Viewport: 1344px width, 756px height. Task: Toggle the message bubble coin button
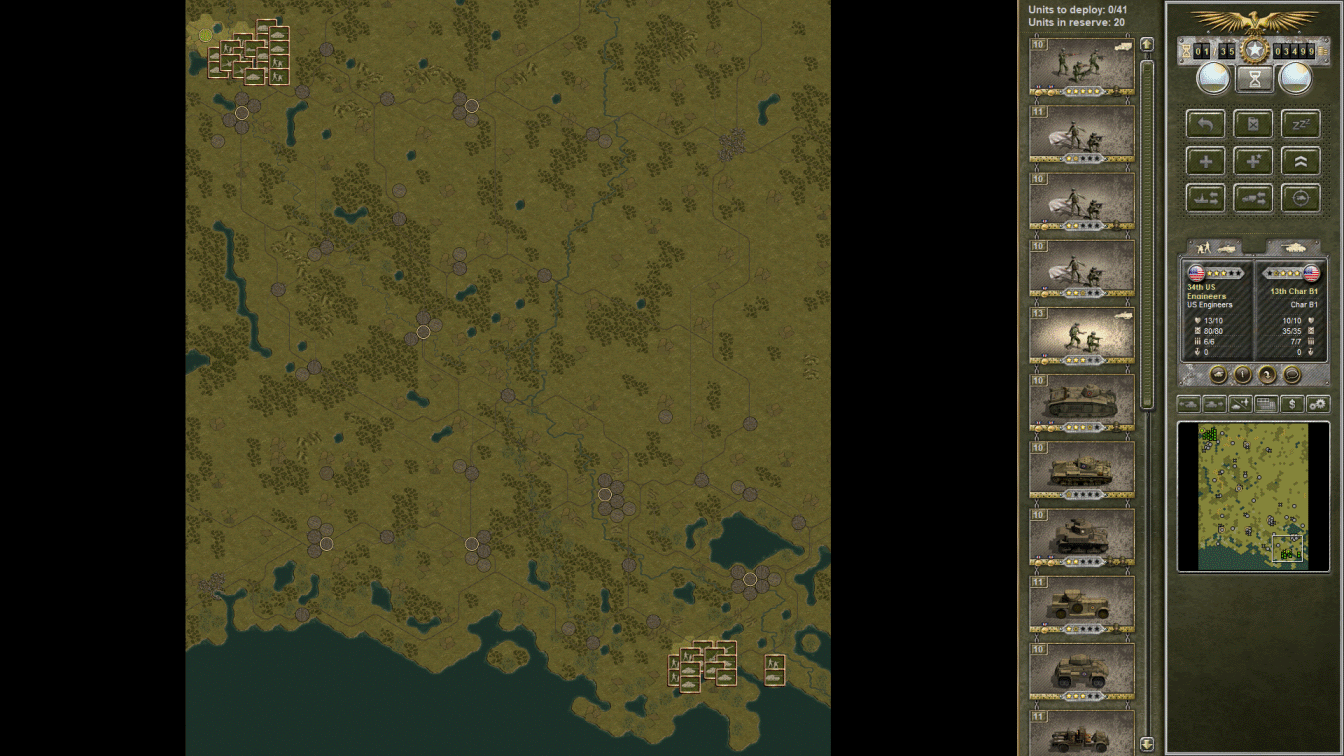pyautogui.click(x=1293, y=374)
